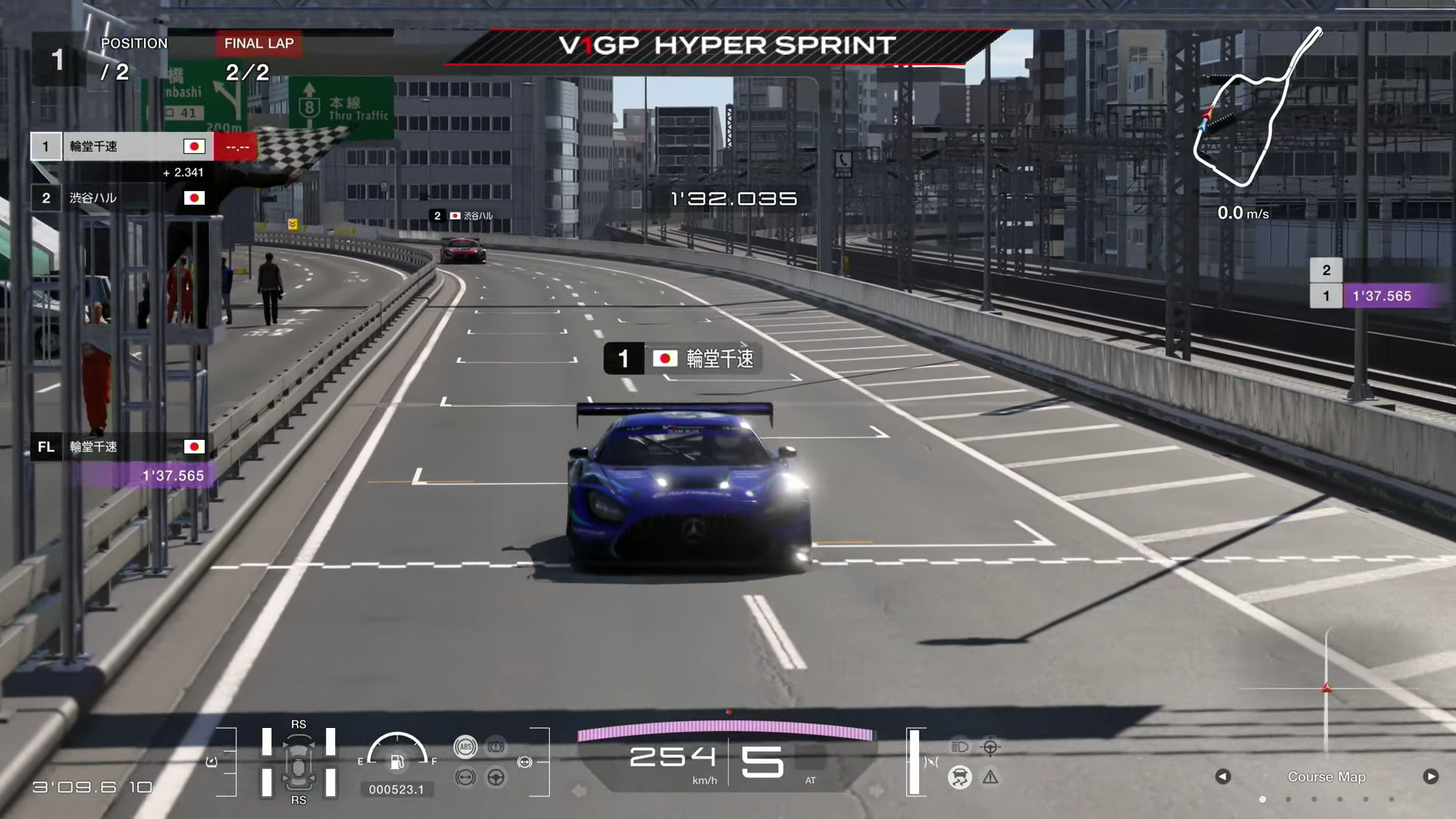
Task: Go to previous MFD panel with left arrow
Action: (1222, 777)
